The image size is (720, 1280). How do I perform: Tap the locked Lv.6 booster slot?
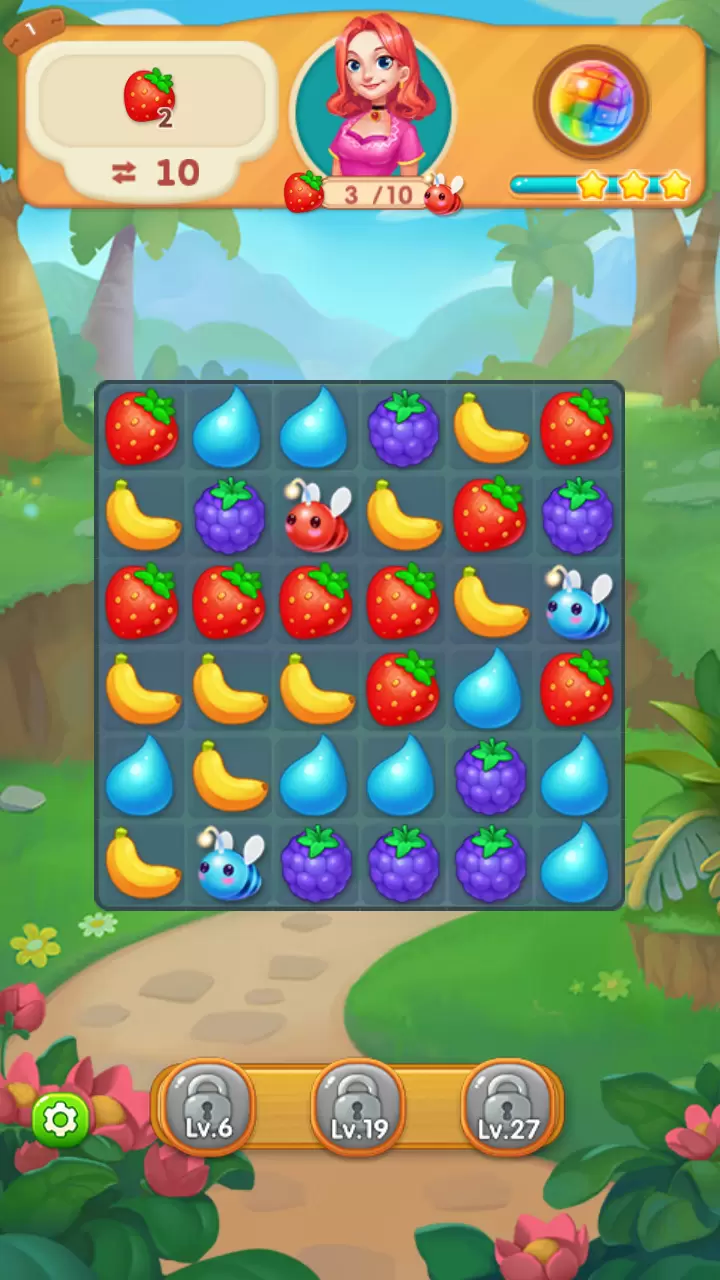coord(208,1105)
